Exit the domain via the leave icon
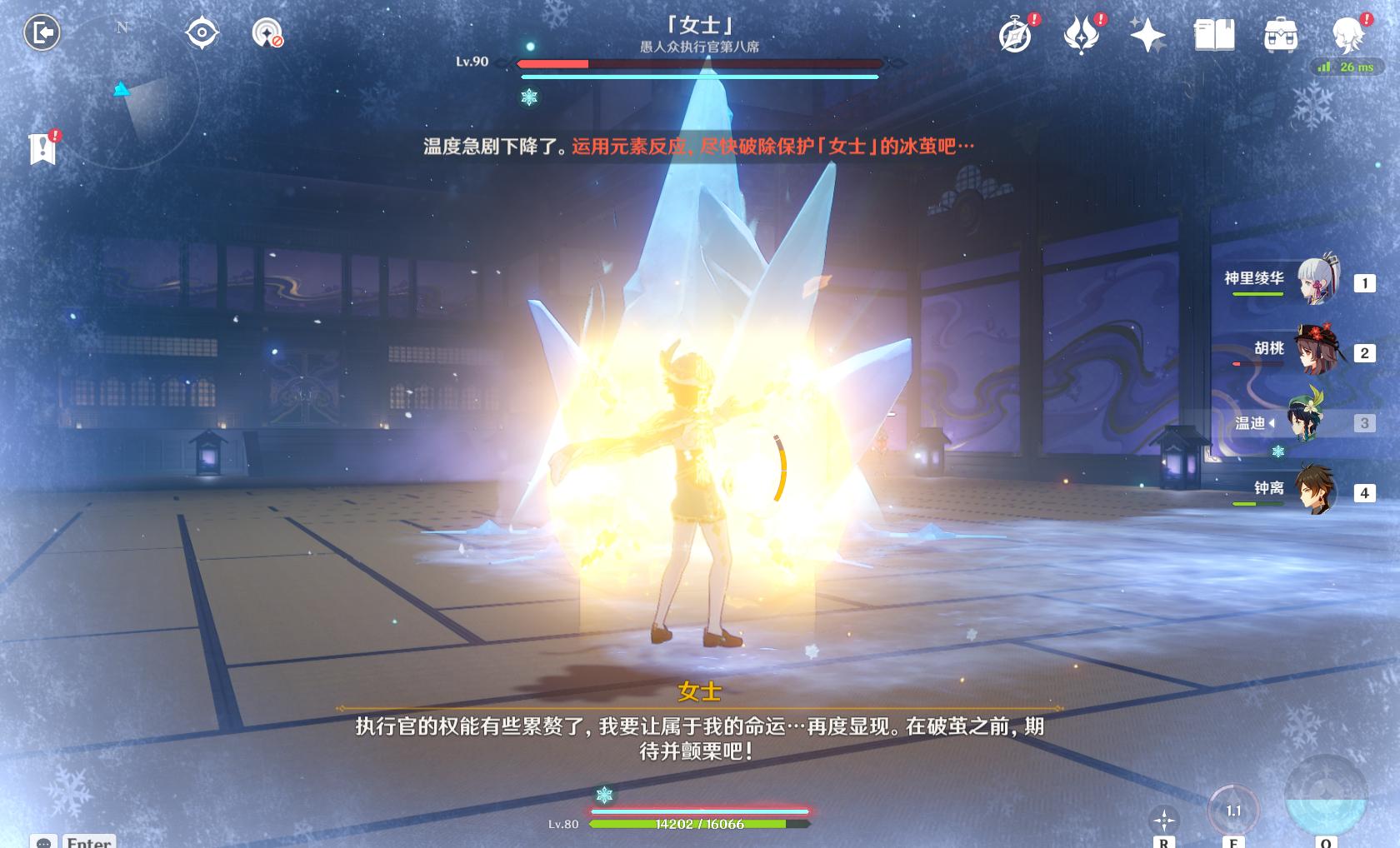1400x848 pixels. (x=42, y=33)
